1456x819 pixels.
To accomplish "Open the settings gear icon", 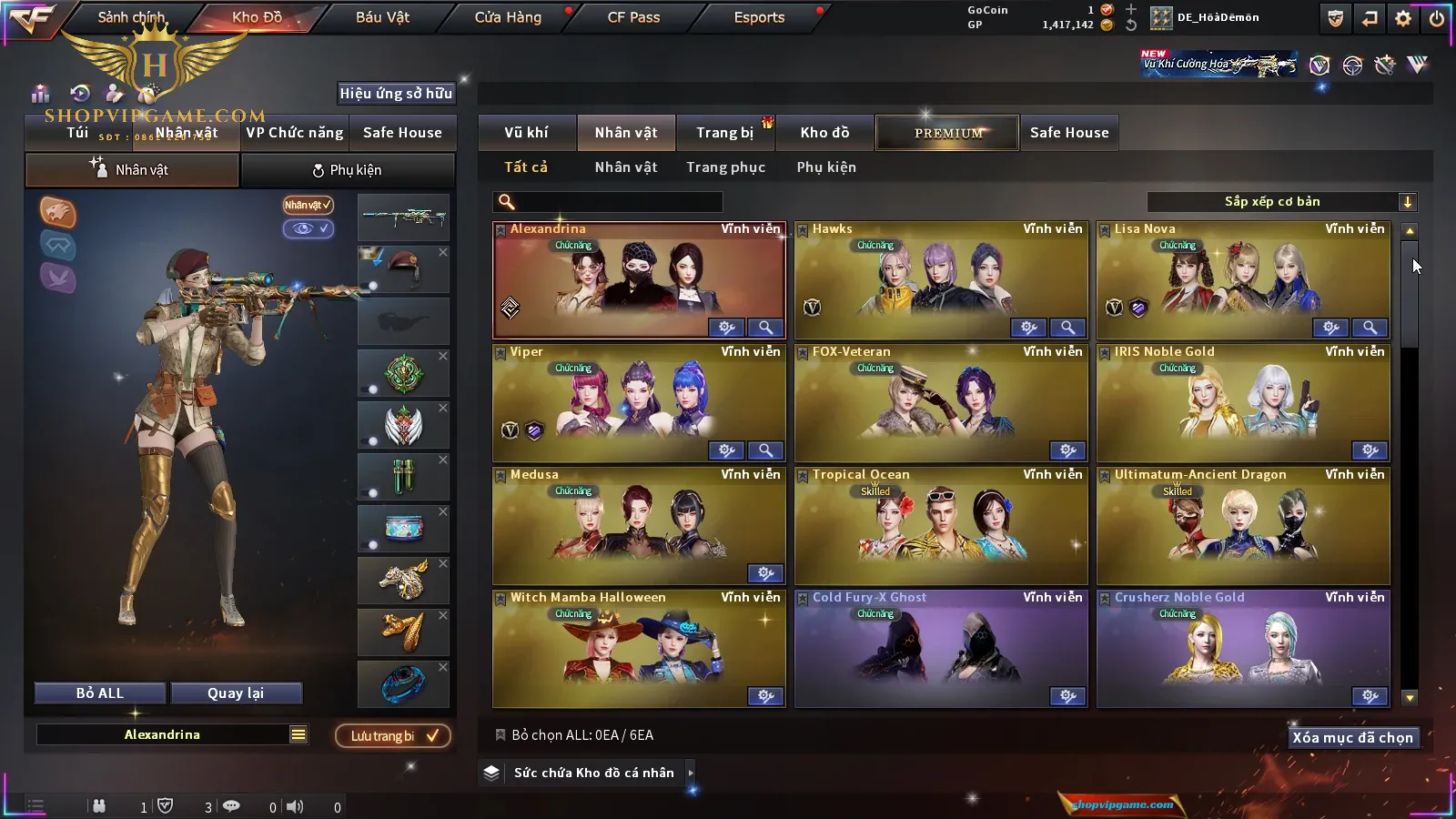I will (x=1403, y=18).
